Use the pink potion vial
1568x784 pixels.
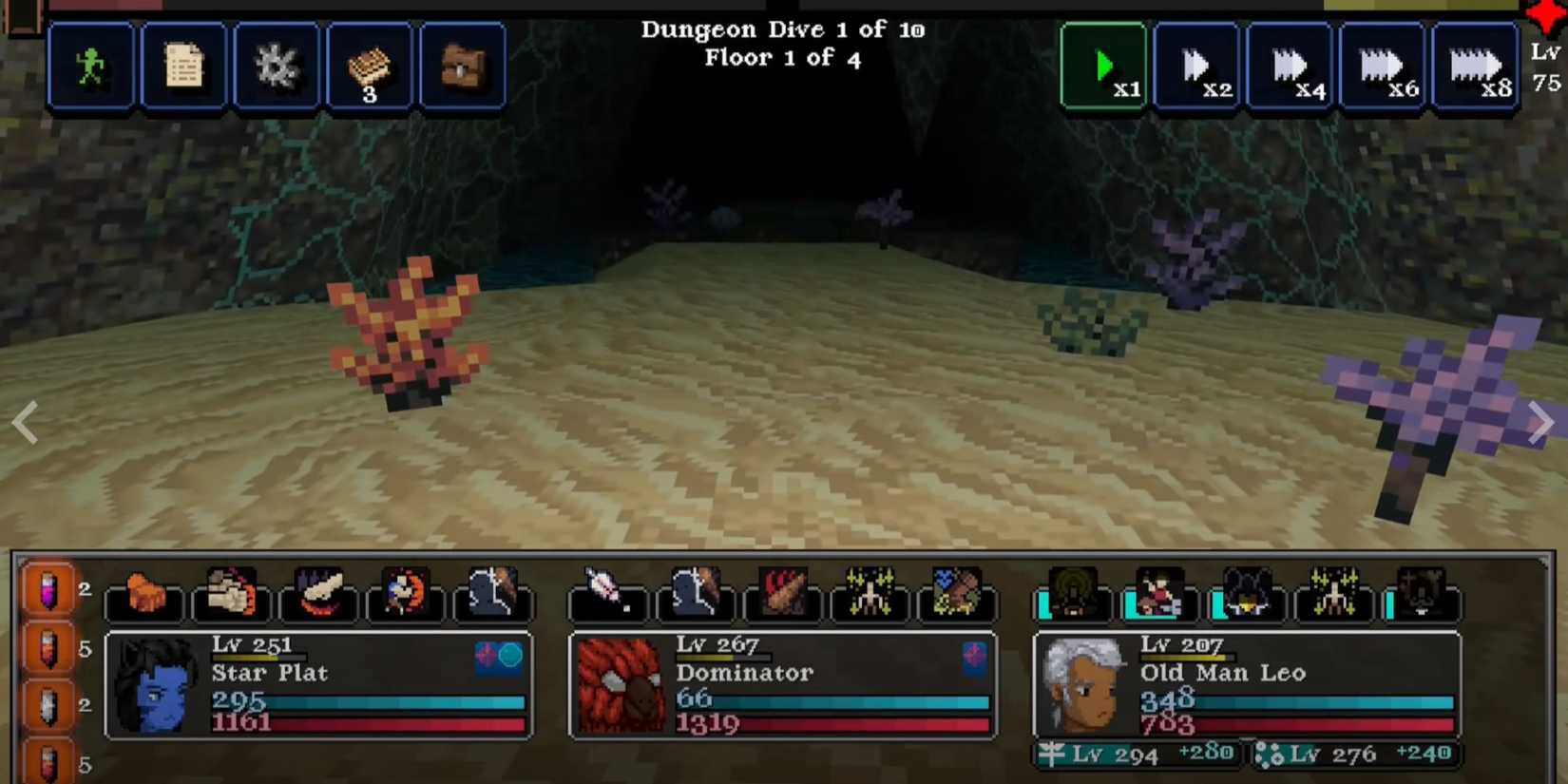pos(48,590)
